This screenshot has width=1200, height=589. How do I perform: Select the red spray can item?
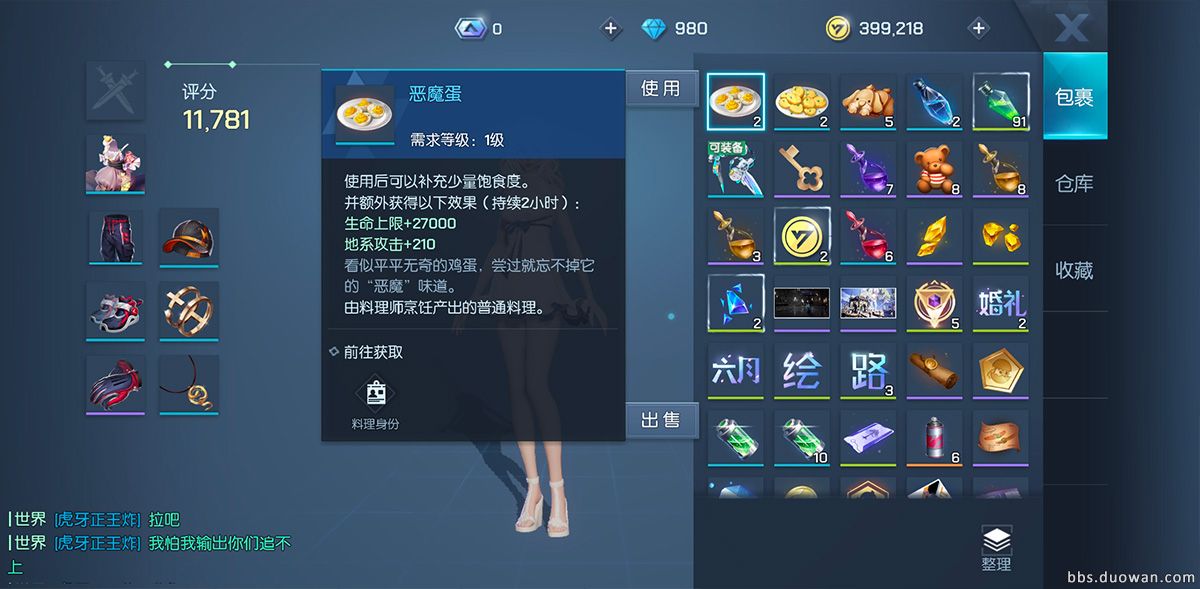934,437
